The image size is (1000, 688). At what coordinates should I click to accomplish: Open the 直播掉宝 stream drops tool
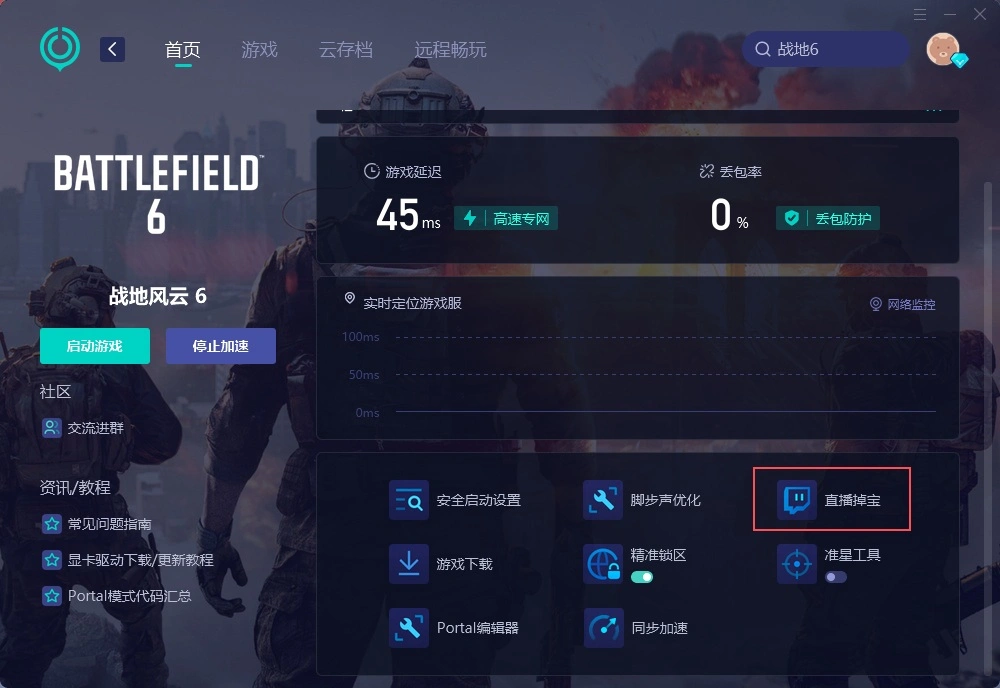point(831,499)
